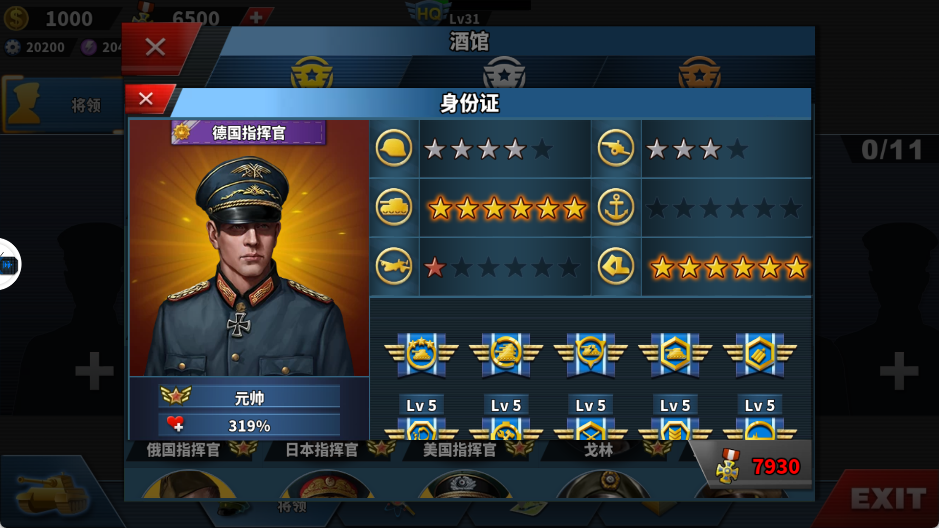939x528 pixels.
Task: Click the three-star tank skill badge
Action: (x=421, y=354)
